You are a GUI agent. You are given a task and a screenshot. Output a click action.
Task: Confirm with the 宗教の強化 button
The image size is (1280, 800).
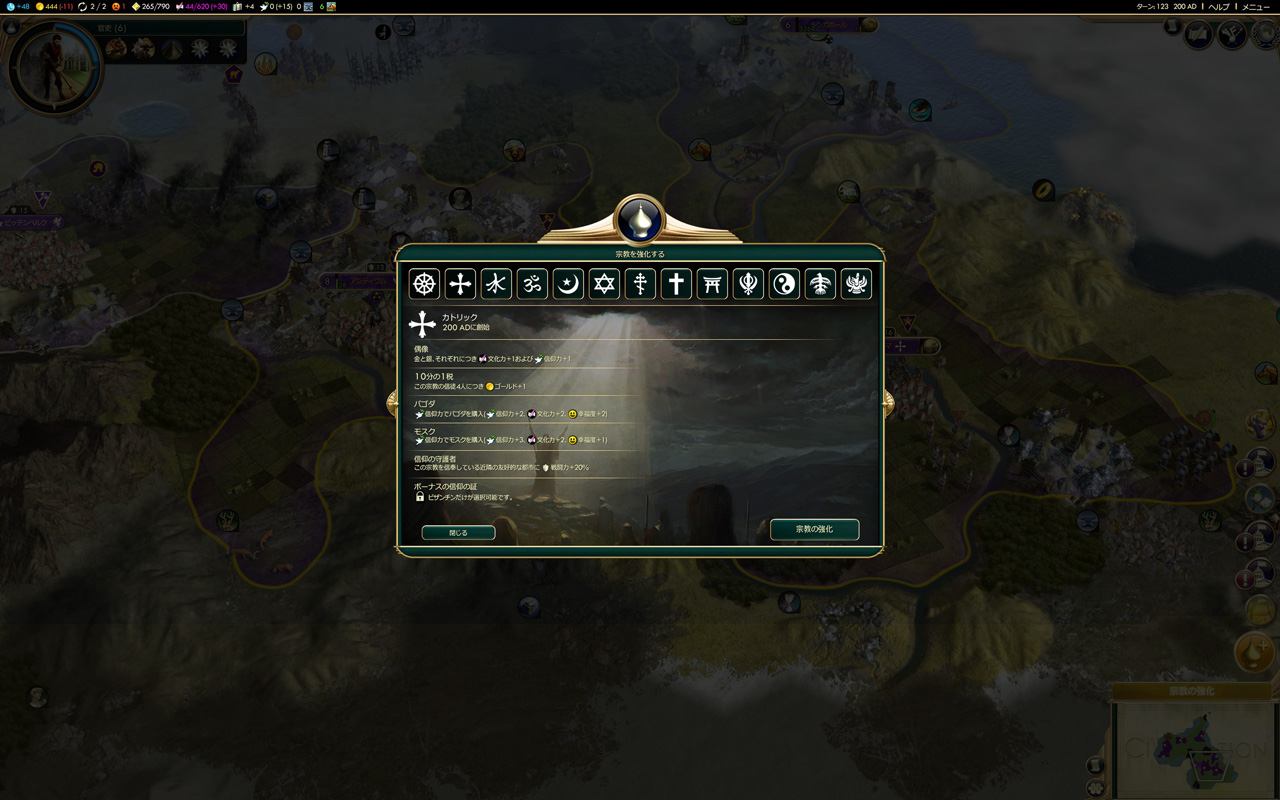(814, 529)
